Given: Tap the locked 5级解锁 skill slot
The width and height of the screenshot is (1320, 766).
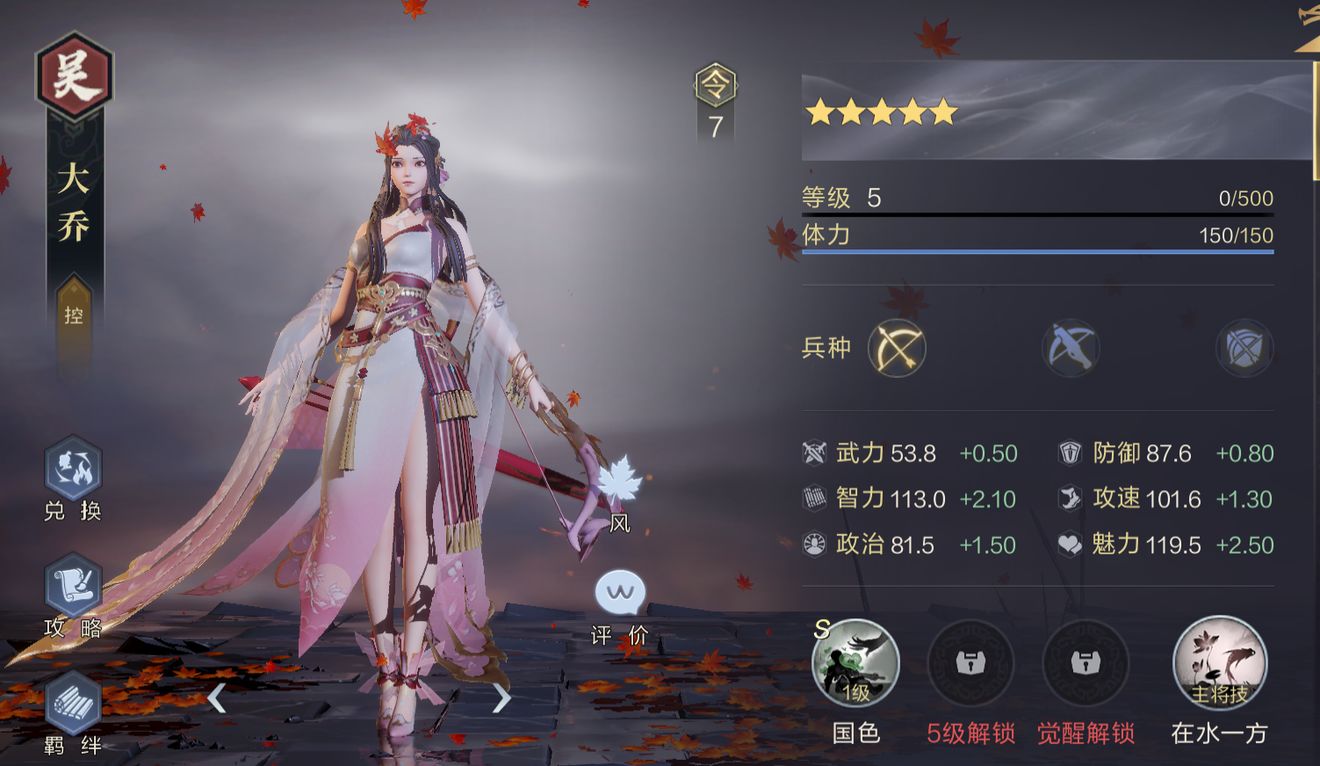Looking at the screenshot, I should (970, 664).
